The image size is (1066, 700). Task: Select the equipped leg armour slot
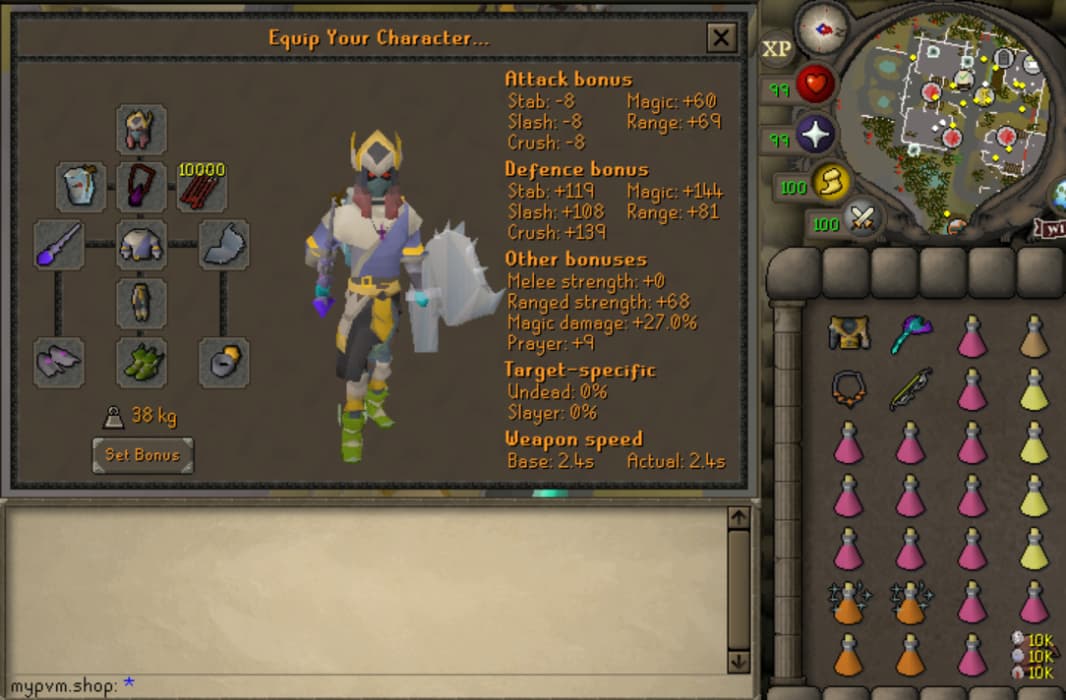141,302
